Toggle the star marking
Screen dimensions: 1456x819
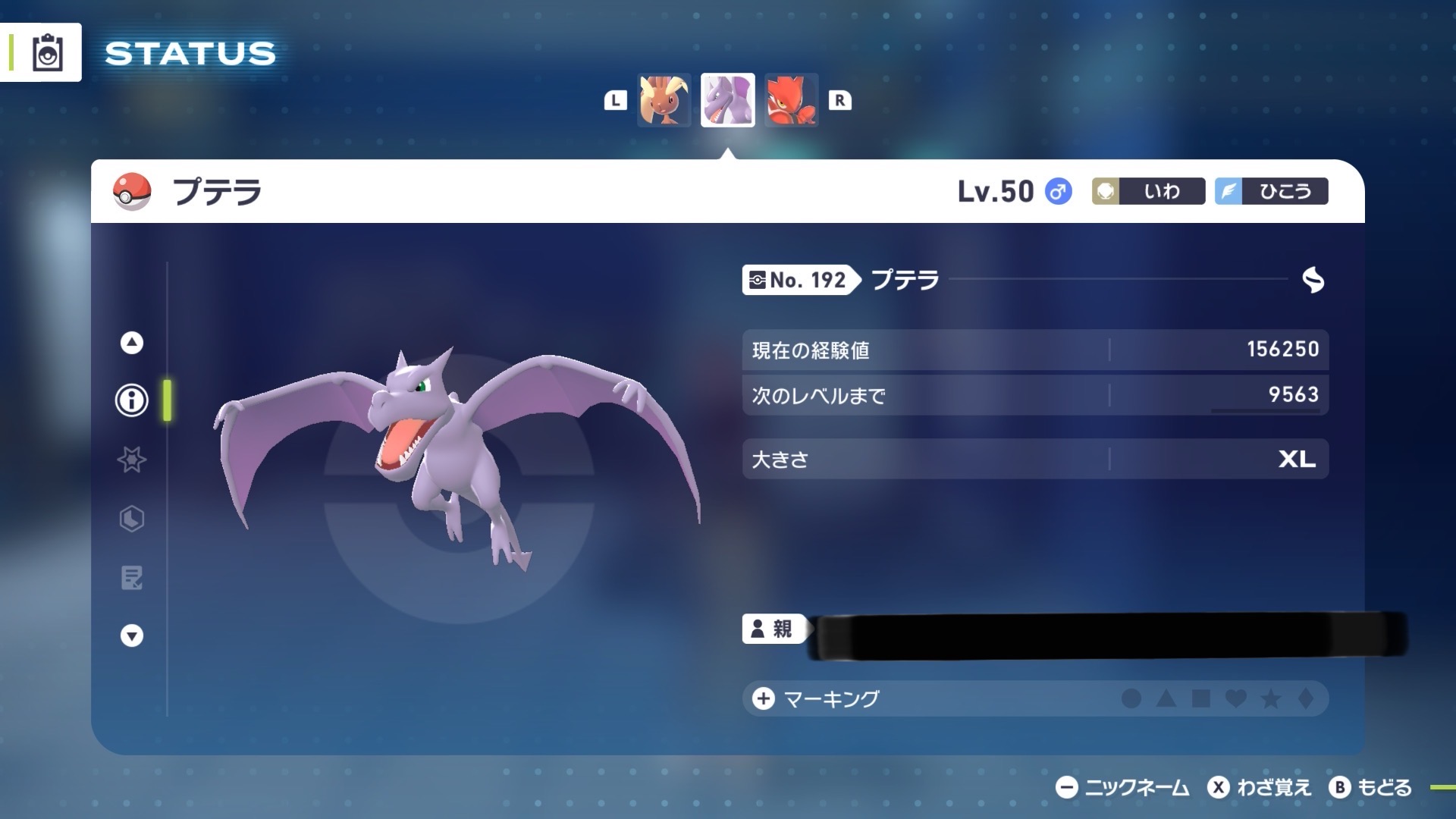pyautogui.click(x=1271, y=698)
